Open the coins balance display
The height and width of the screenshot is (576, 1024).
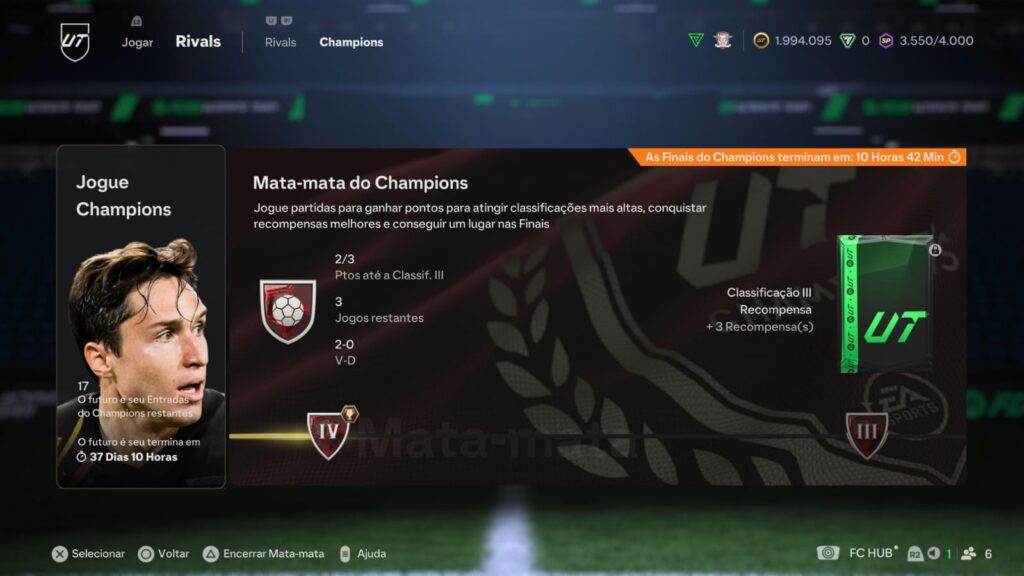click(792, 41)
